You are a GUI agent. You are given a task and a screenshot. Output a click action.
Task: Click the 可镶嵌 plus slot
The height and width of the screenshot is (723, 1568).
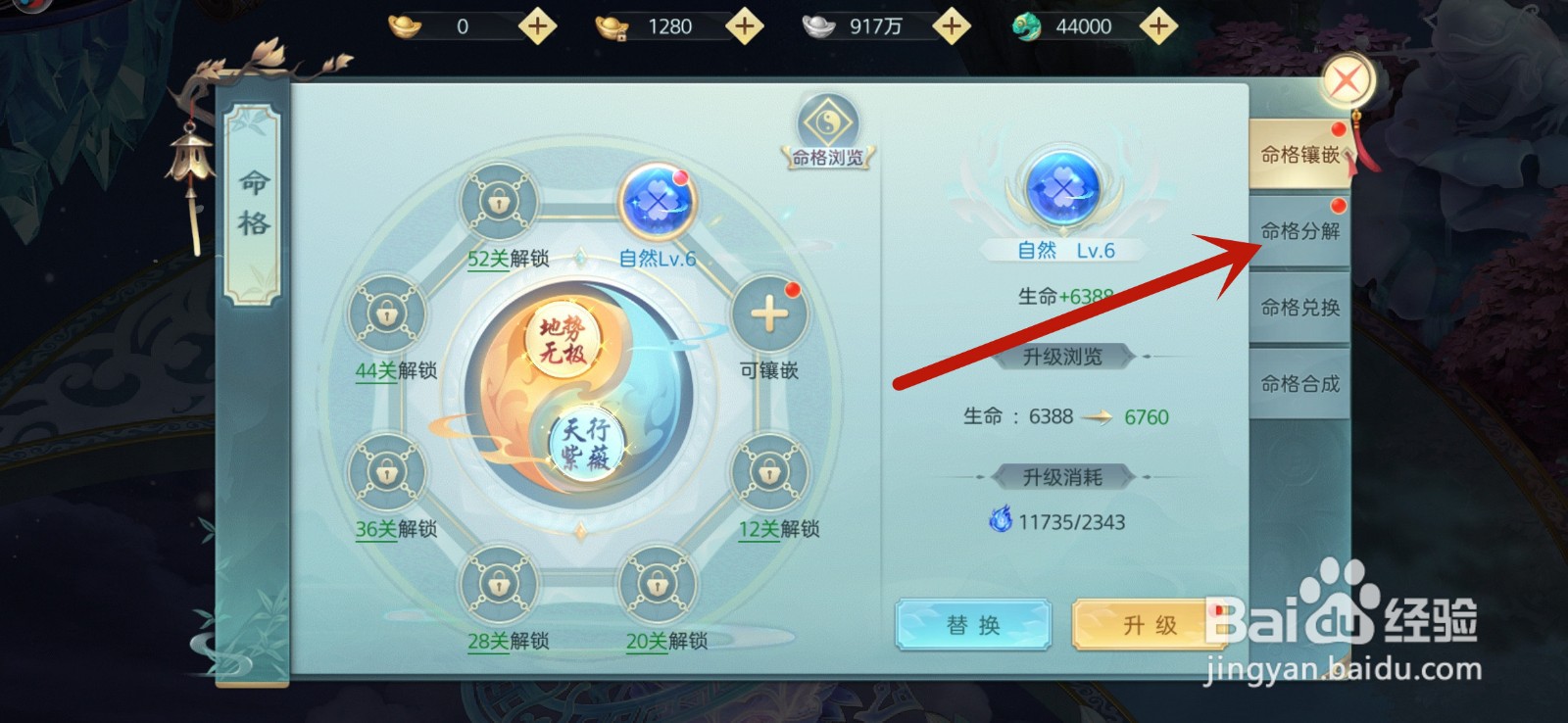click(769, 313)
